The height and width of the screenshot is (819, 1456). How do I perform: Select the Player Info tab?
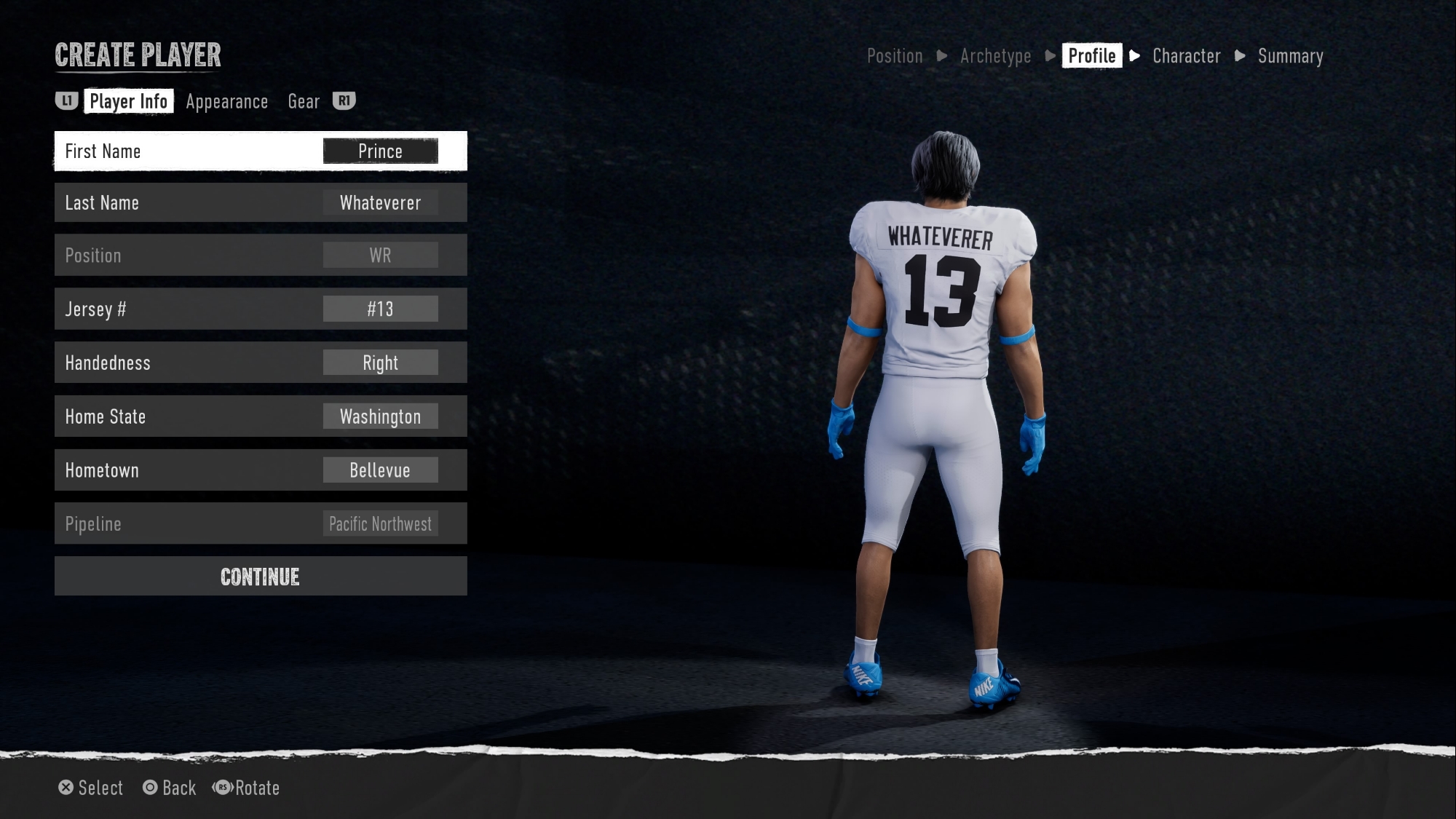click(x=128, y=101)
